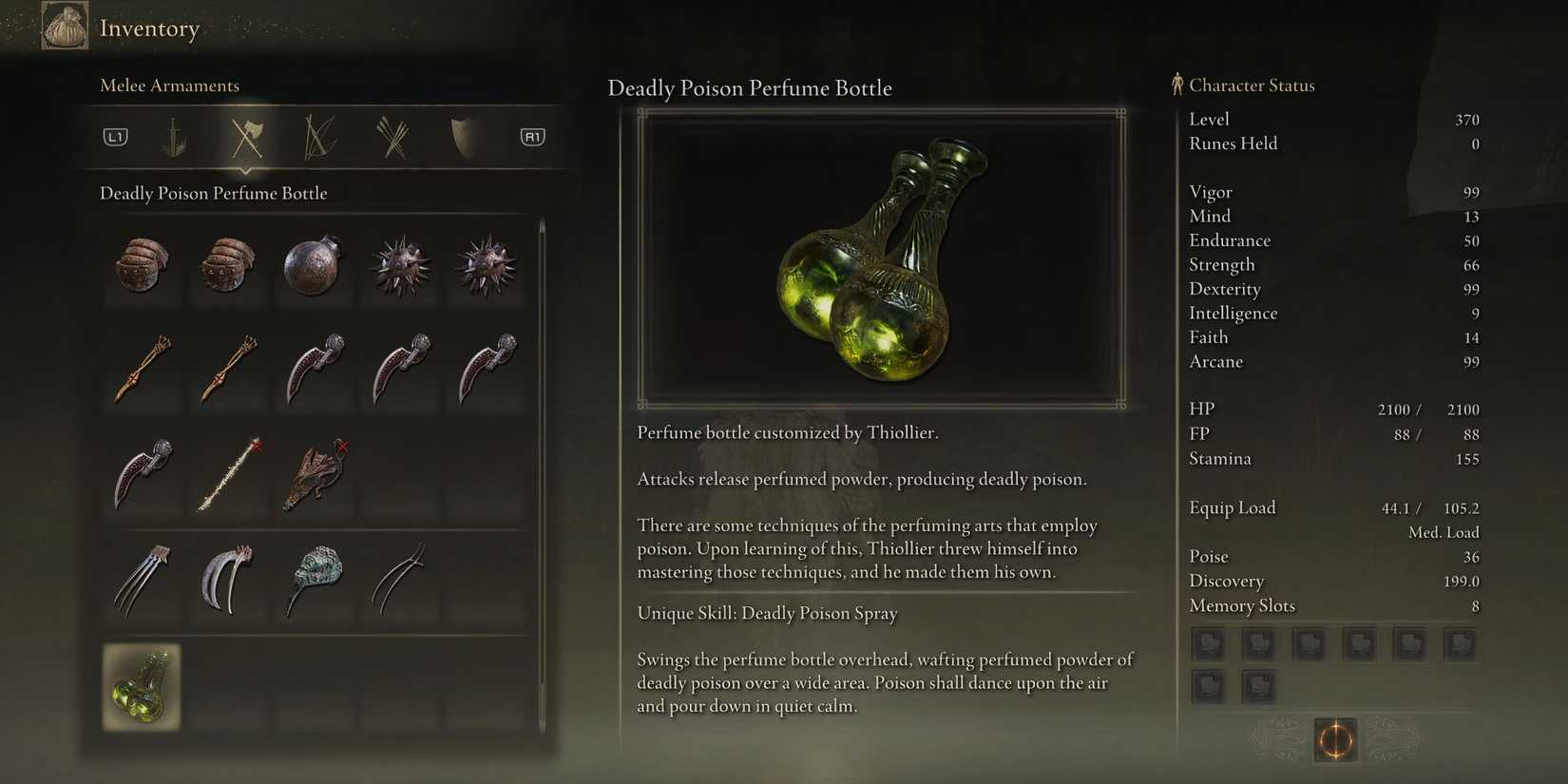1568x784 pixels.
Task: Click the Character Status figure icon
Action: [1178, 84]
